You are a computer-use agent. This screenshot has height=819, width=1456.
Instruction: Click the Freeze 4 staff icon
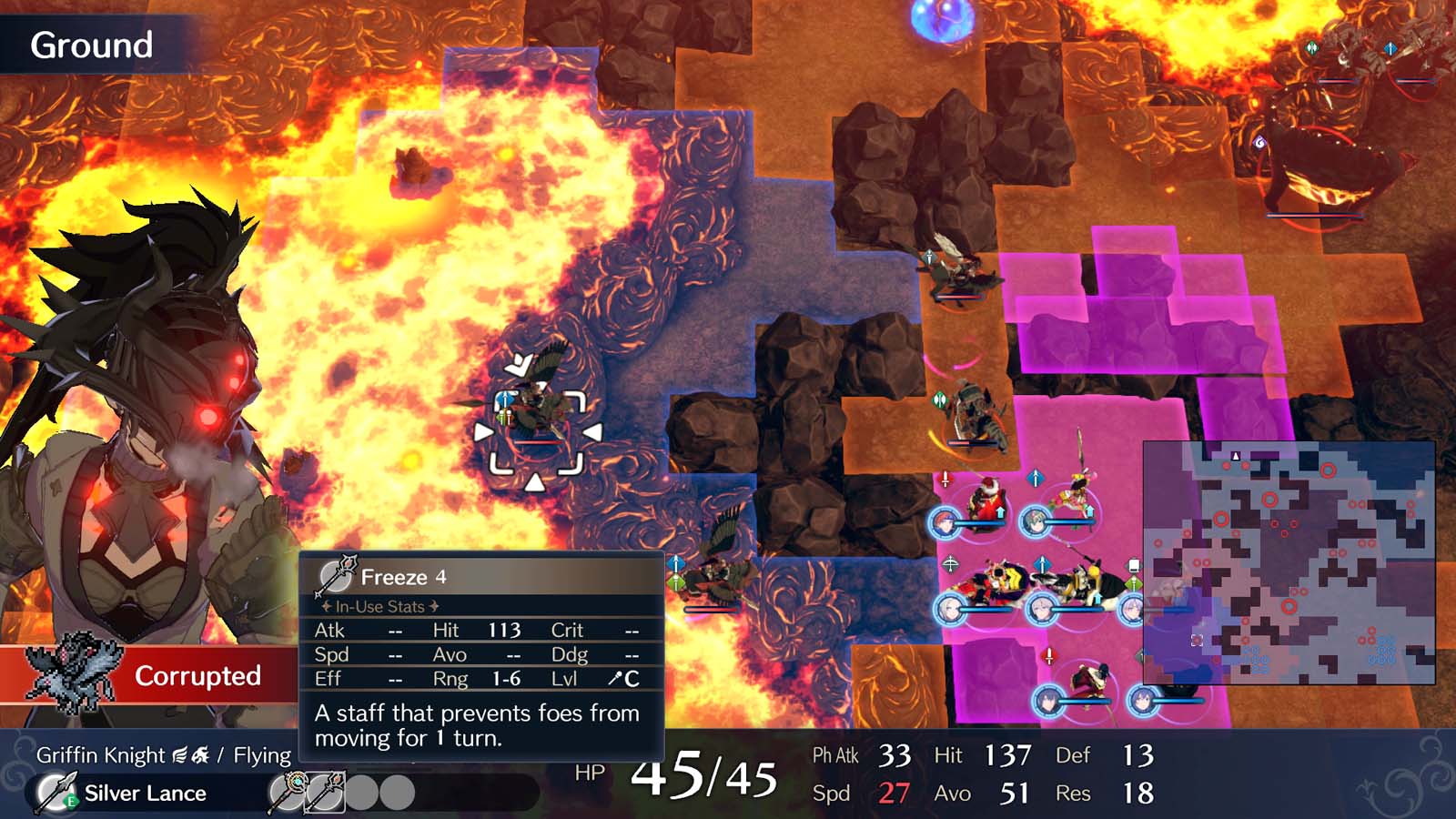(x=335, y=574)
